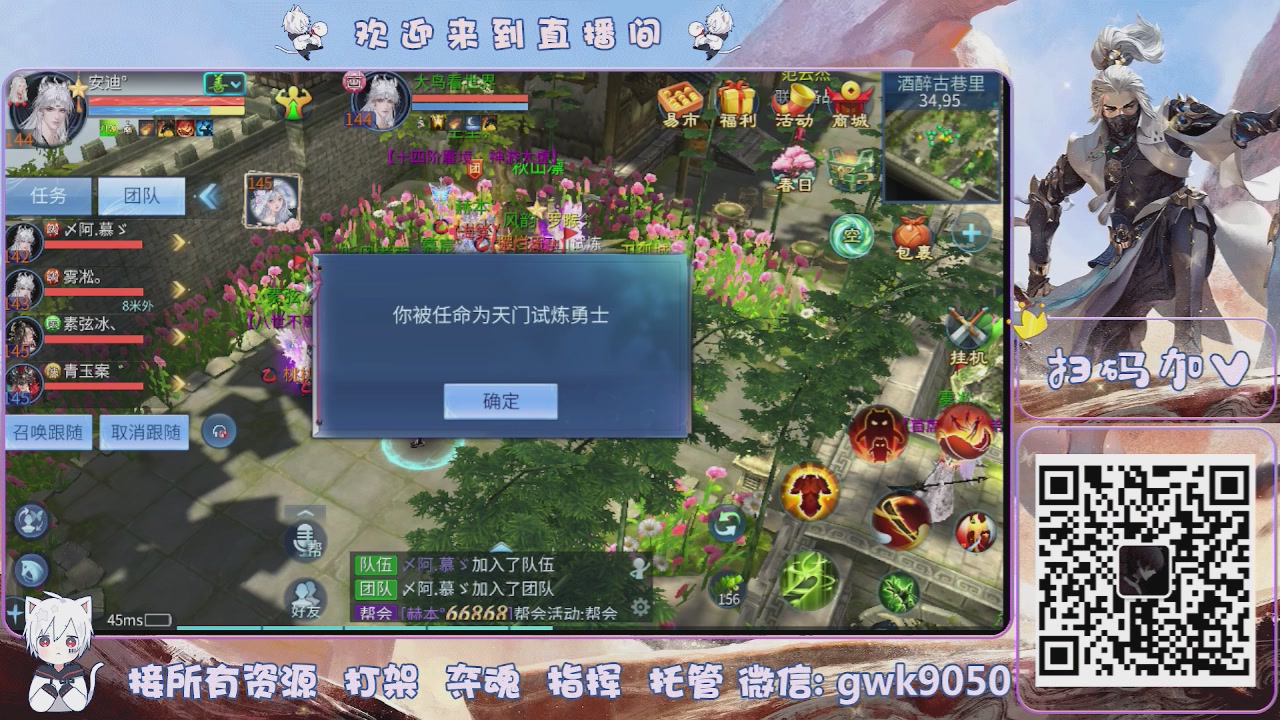Switch to the 任务 tab

pyautogui.click(x=49, y=197)
